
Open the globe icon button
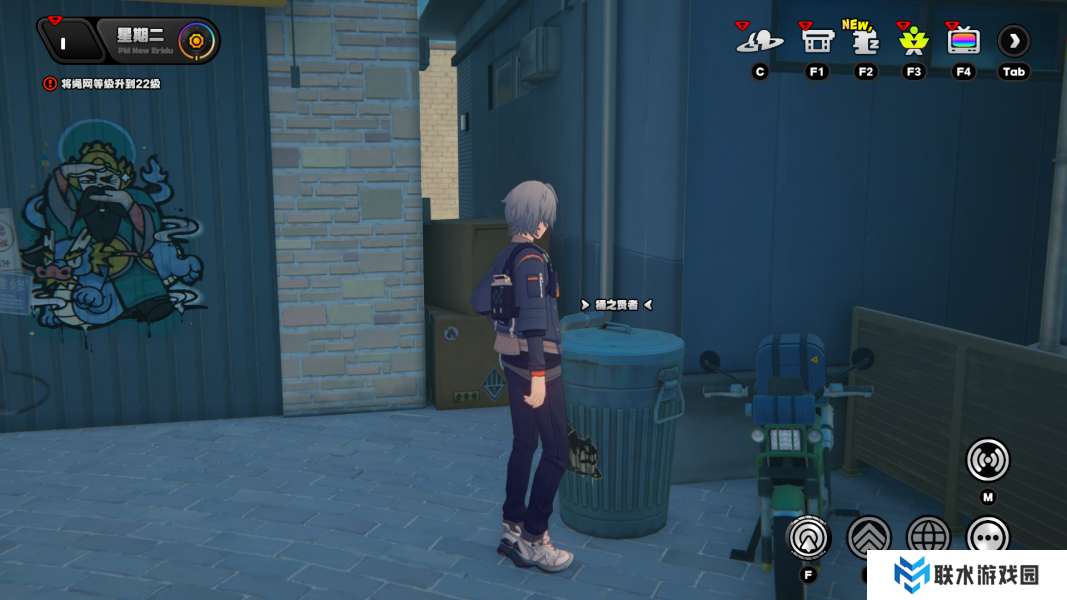pyautogui.click(x=928, y=537)
